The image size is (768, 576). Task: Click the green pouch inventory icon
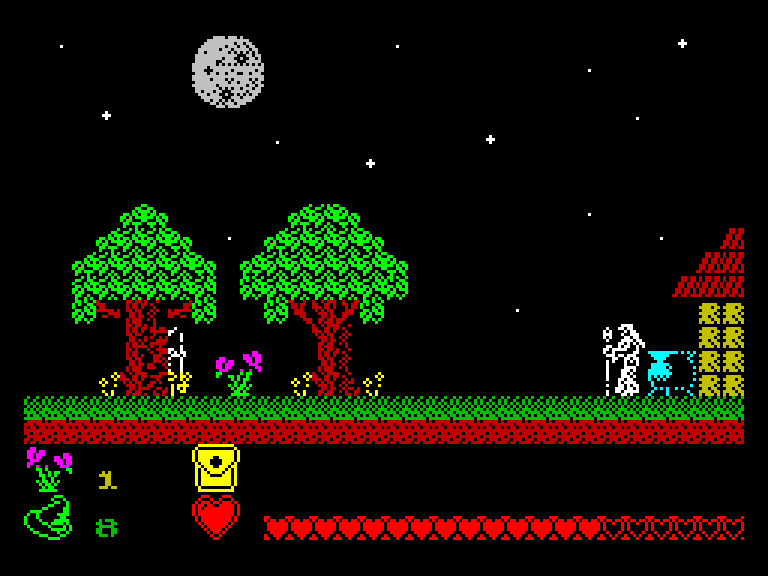coord(48,518)
